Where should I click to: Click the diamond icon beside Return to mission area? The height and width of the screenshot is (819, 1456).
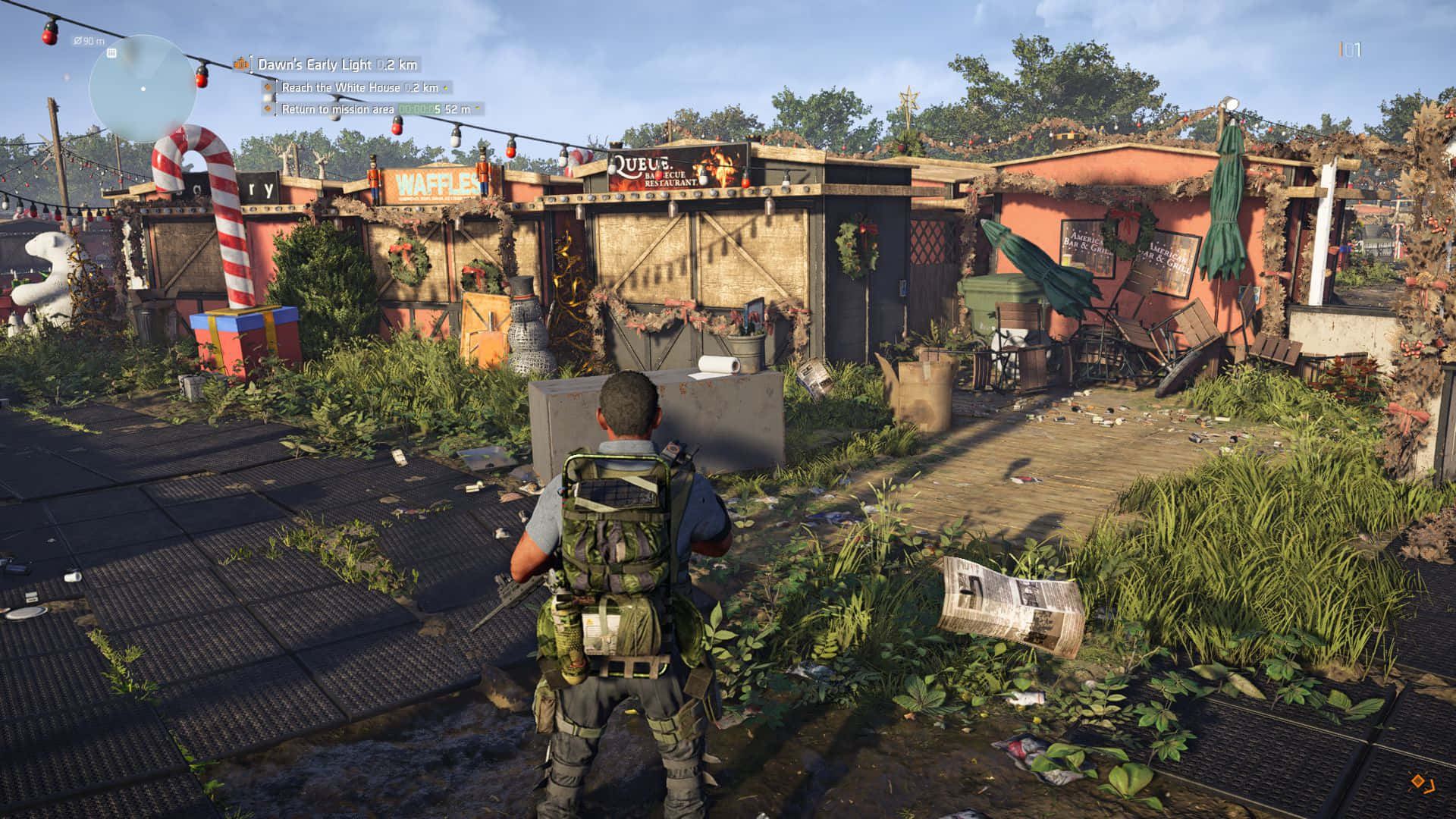tap(268, 108)
